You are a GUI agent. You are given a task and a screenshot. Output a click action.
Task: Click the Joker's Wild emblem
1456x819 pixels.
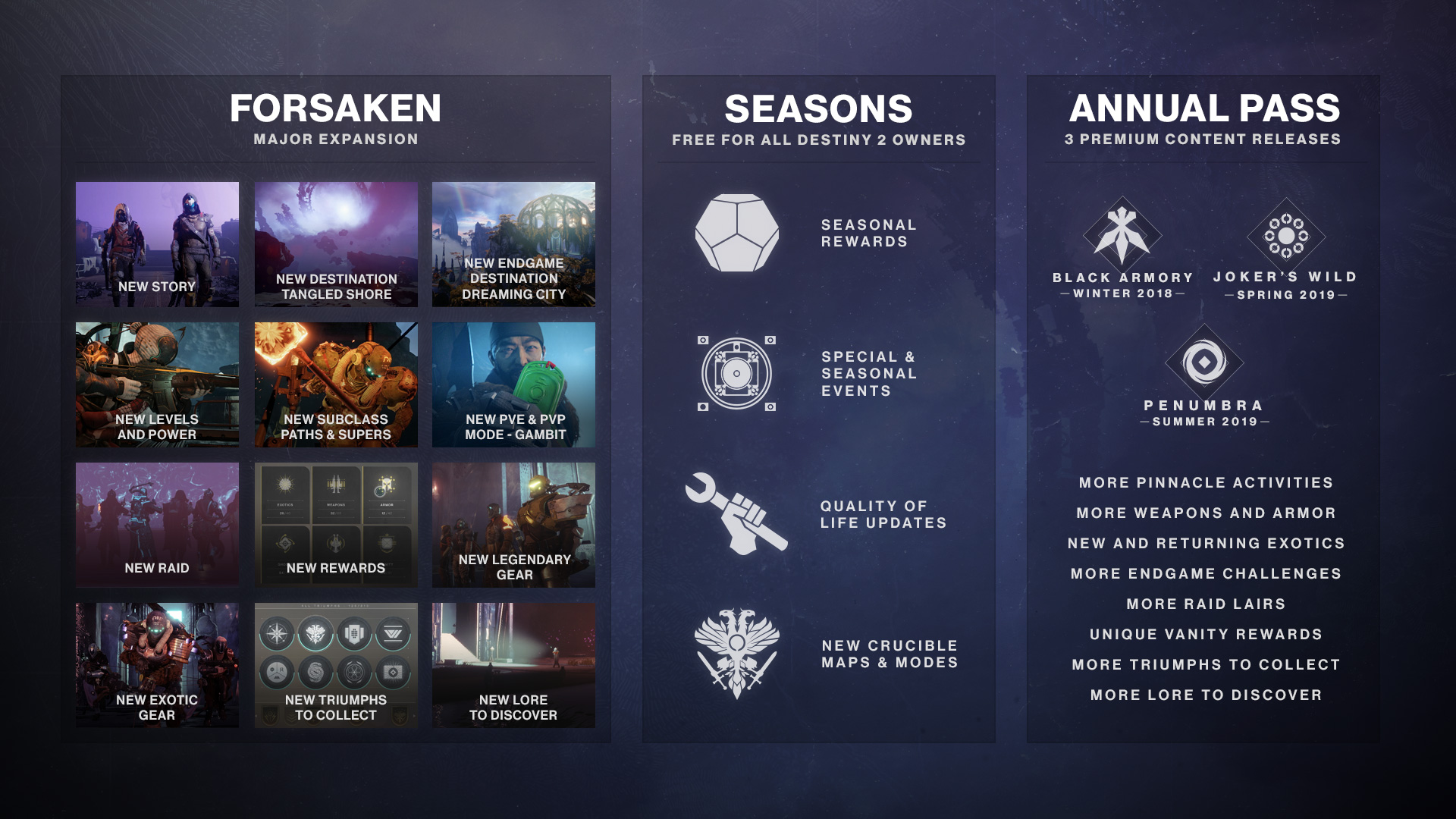click(1286, 236)
